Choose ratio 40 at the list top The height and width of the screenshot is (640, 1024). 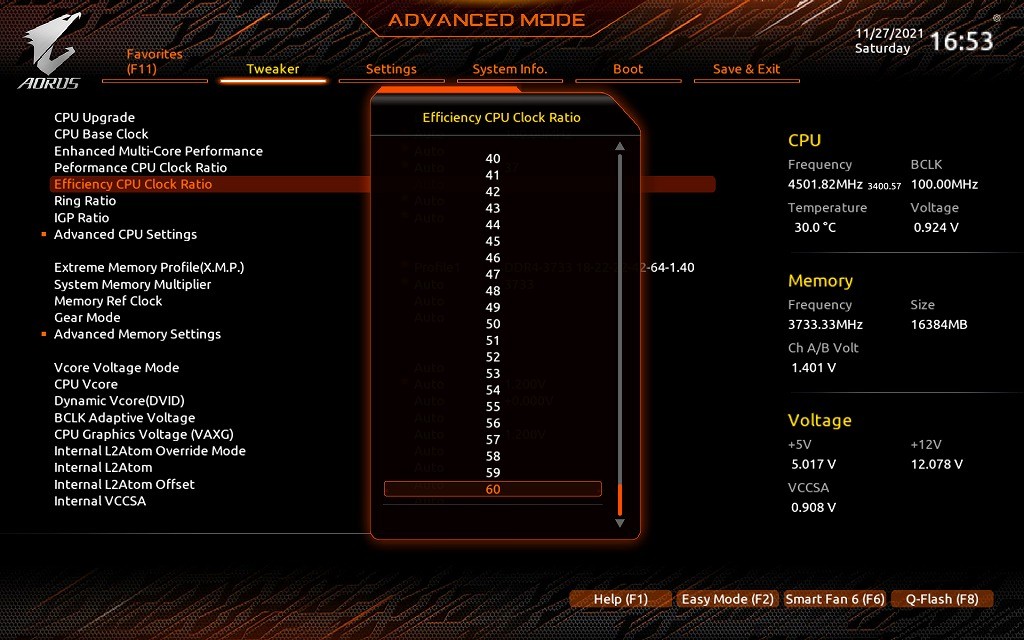tap(493, 158)
